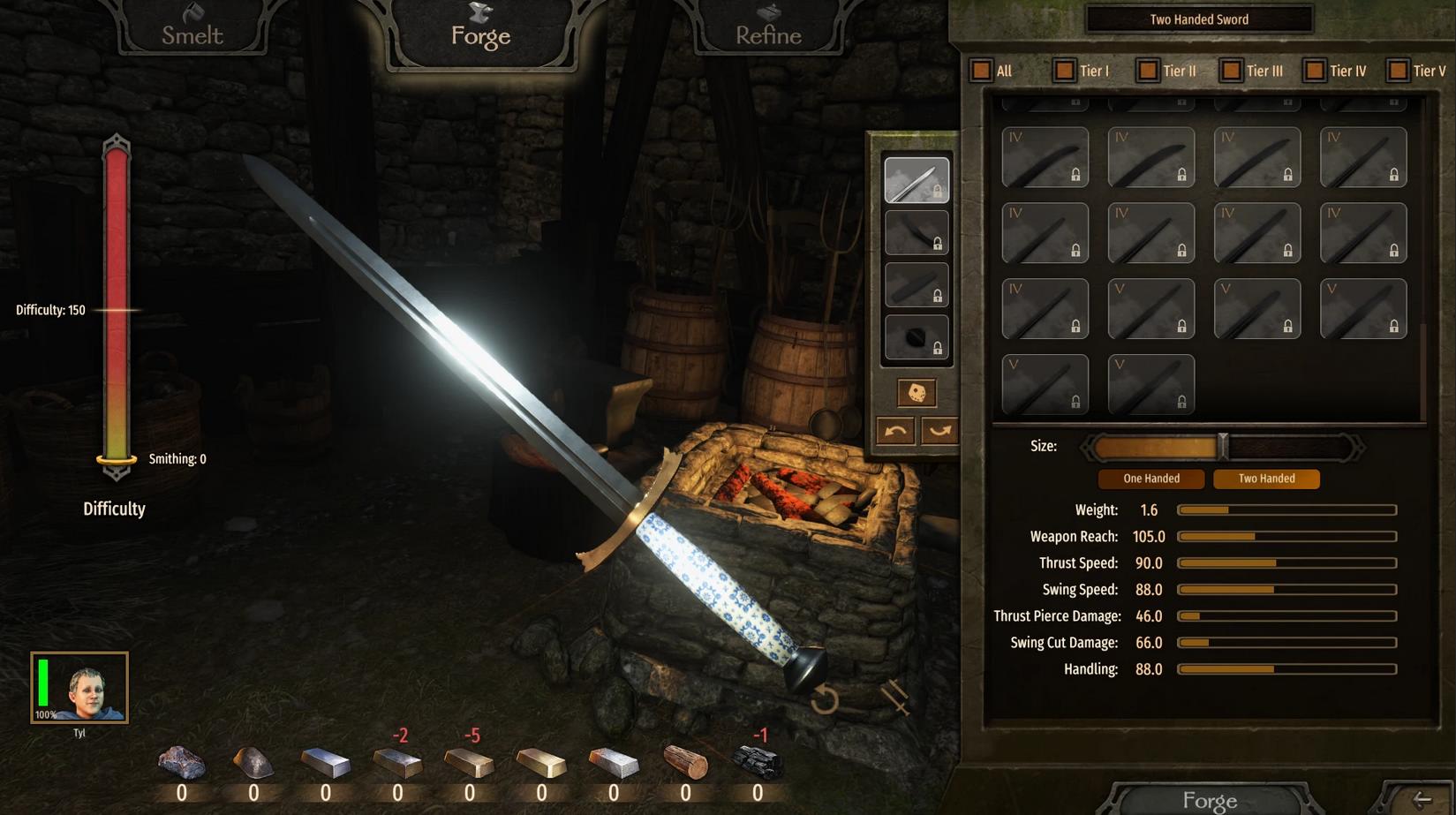Select the Forge tab at top
Image resolution: width=1456 pixels, height=815 pixels.
[x=480, y=31]
